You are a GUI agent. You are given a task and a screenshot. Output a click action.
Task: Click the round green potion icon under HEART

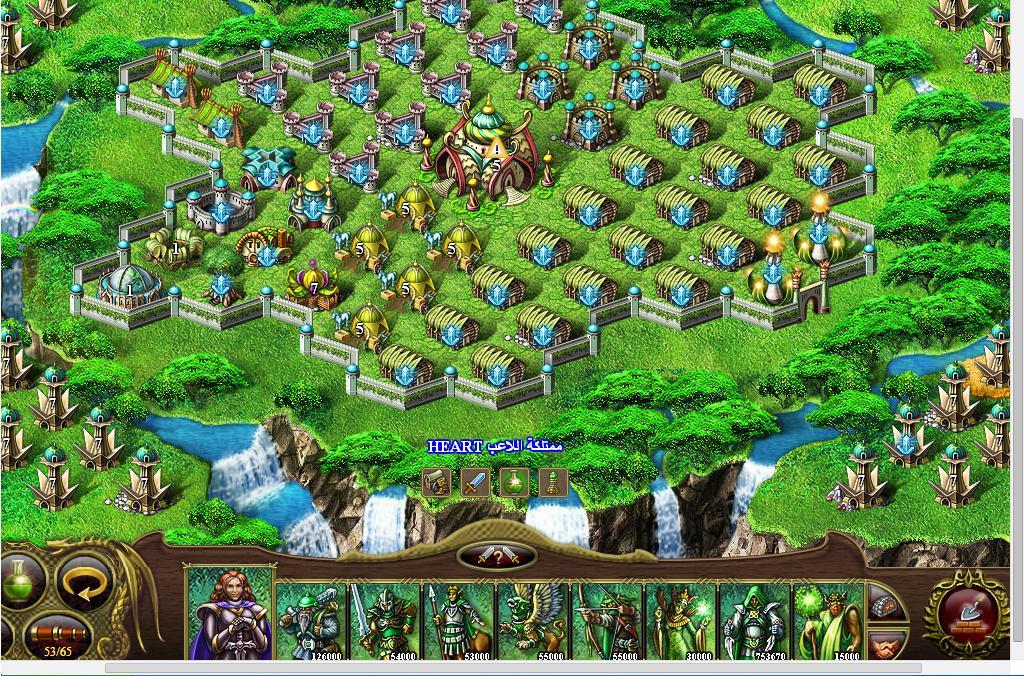[514, 483]
